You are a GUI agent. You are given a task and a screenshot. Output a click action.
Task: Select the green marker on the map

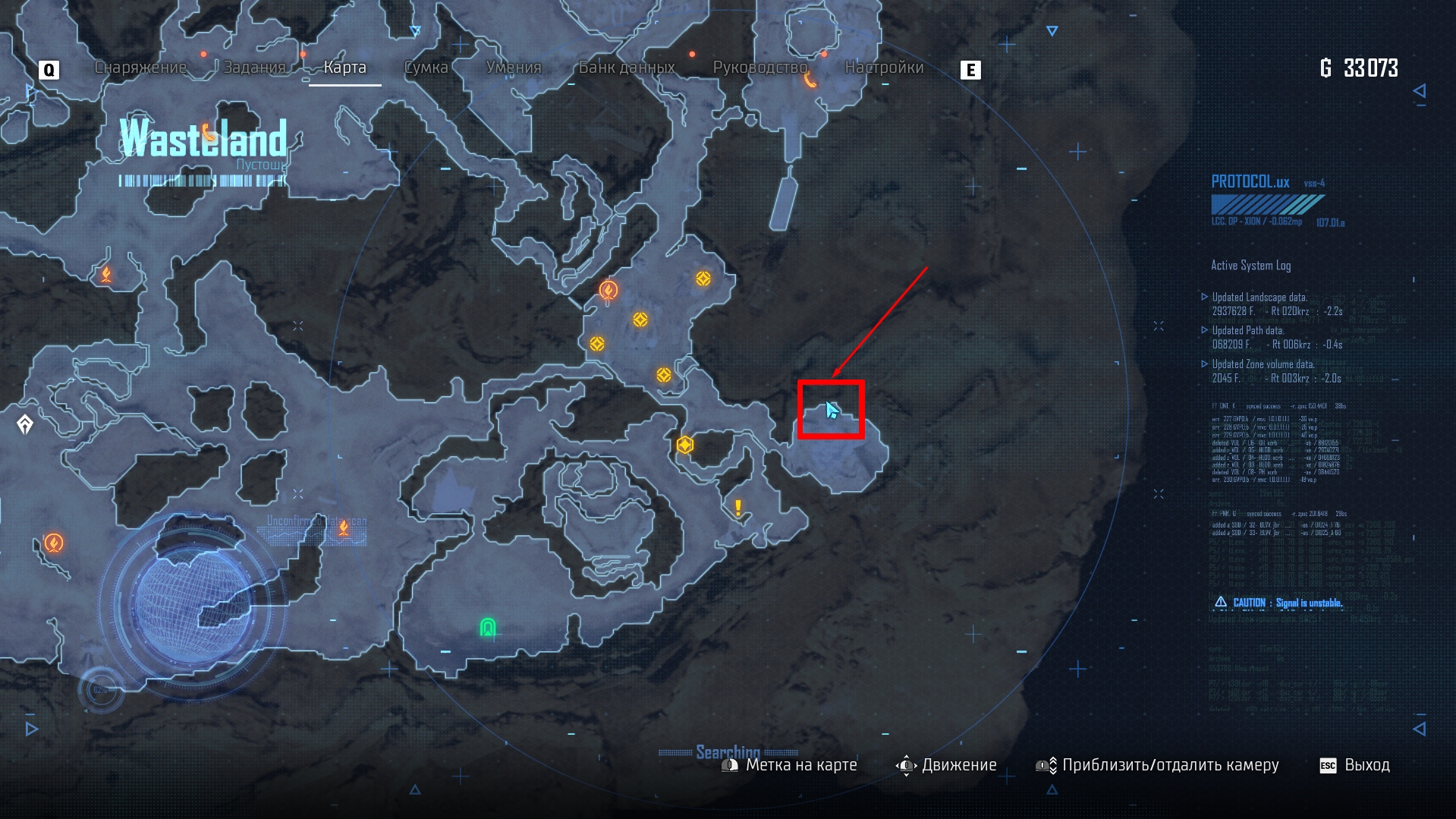tap(488, 627)
